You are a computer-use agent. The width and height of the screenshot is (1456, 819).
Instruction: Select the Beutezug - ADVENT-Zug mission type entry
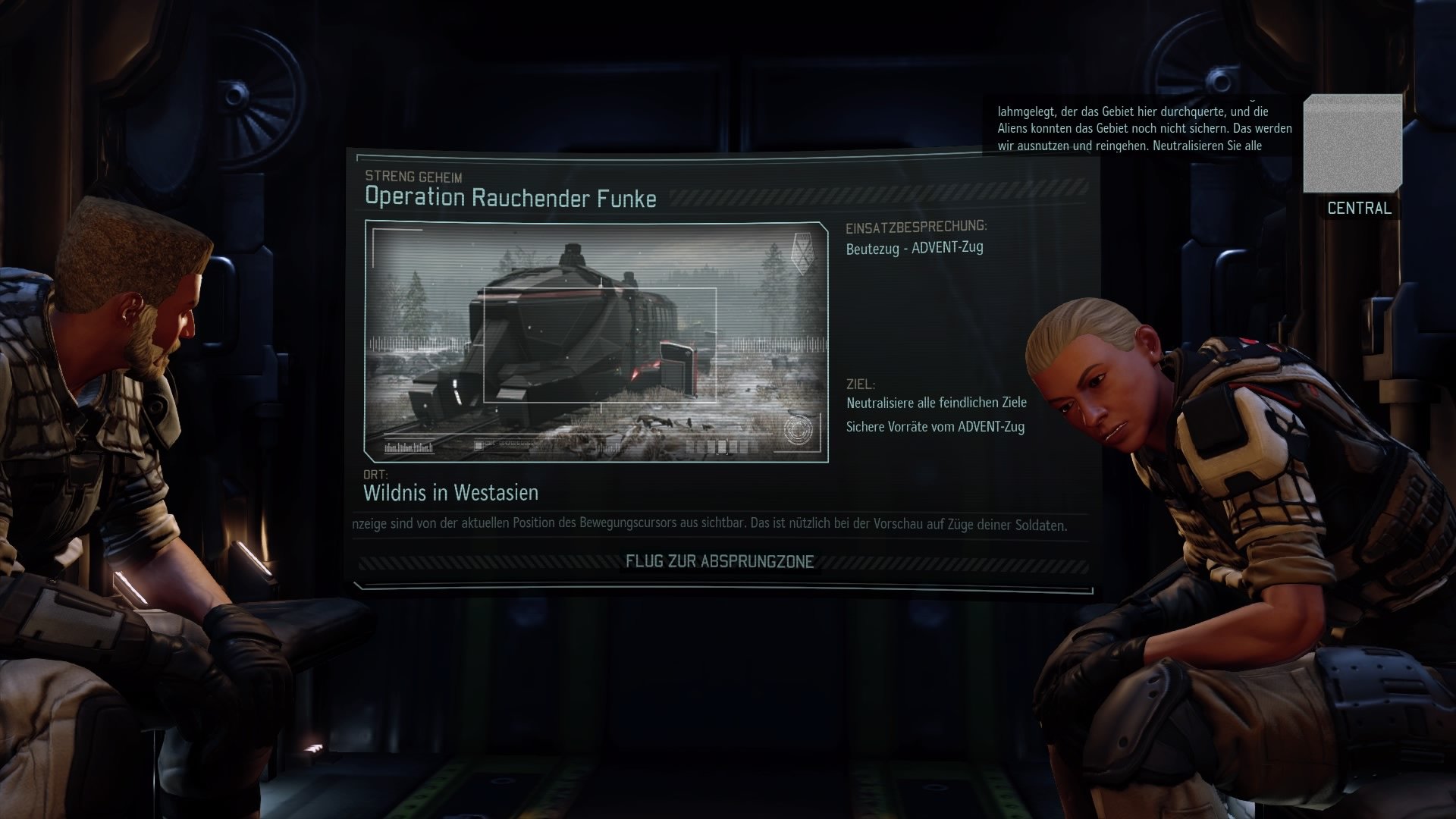point(915,246)
